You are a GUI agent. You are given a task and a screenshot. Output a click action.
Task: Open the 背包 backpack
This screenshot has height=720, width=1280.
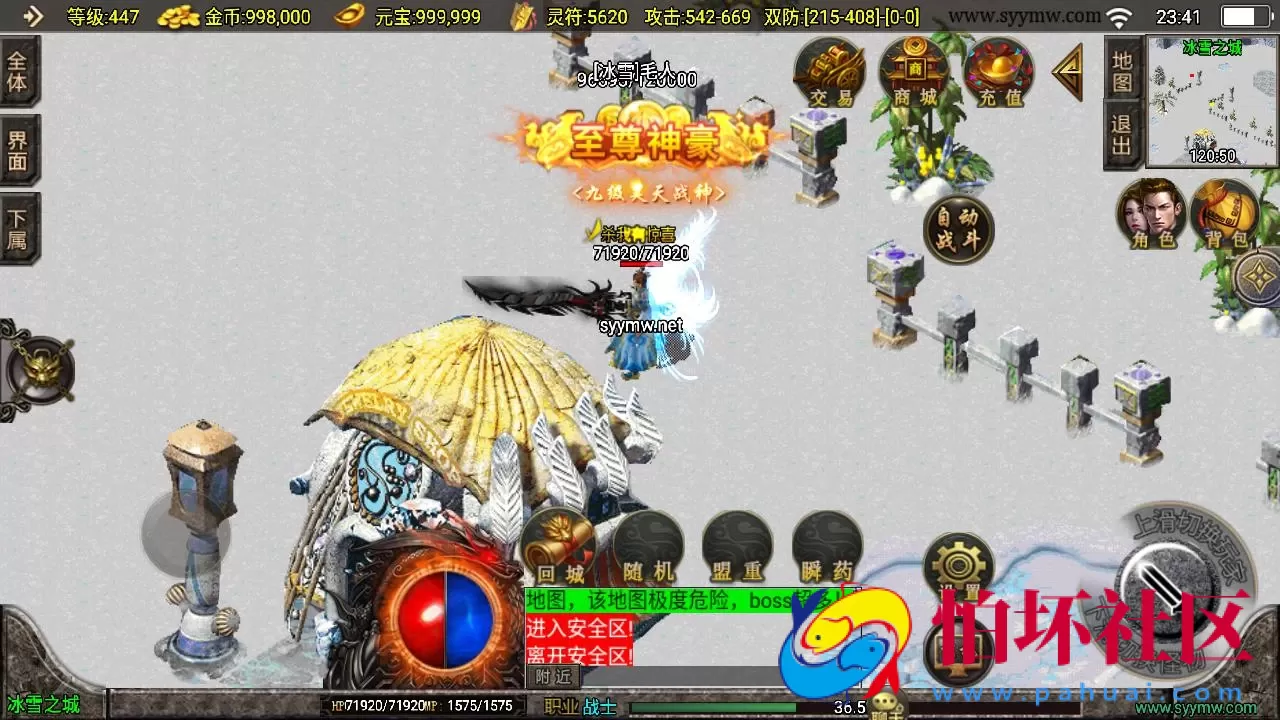tap(1227, 213)
